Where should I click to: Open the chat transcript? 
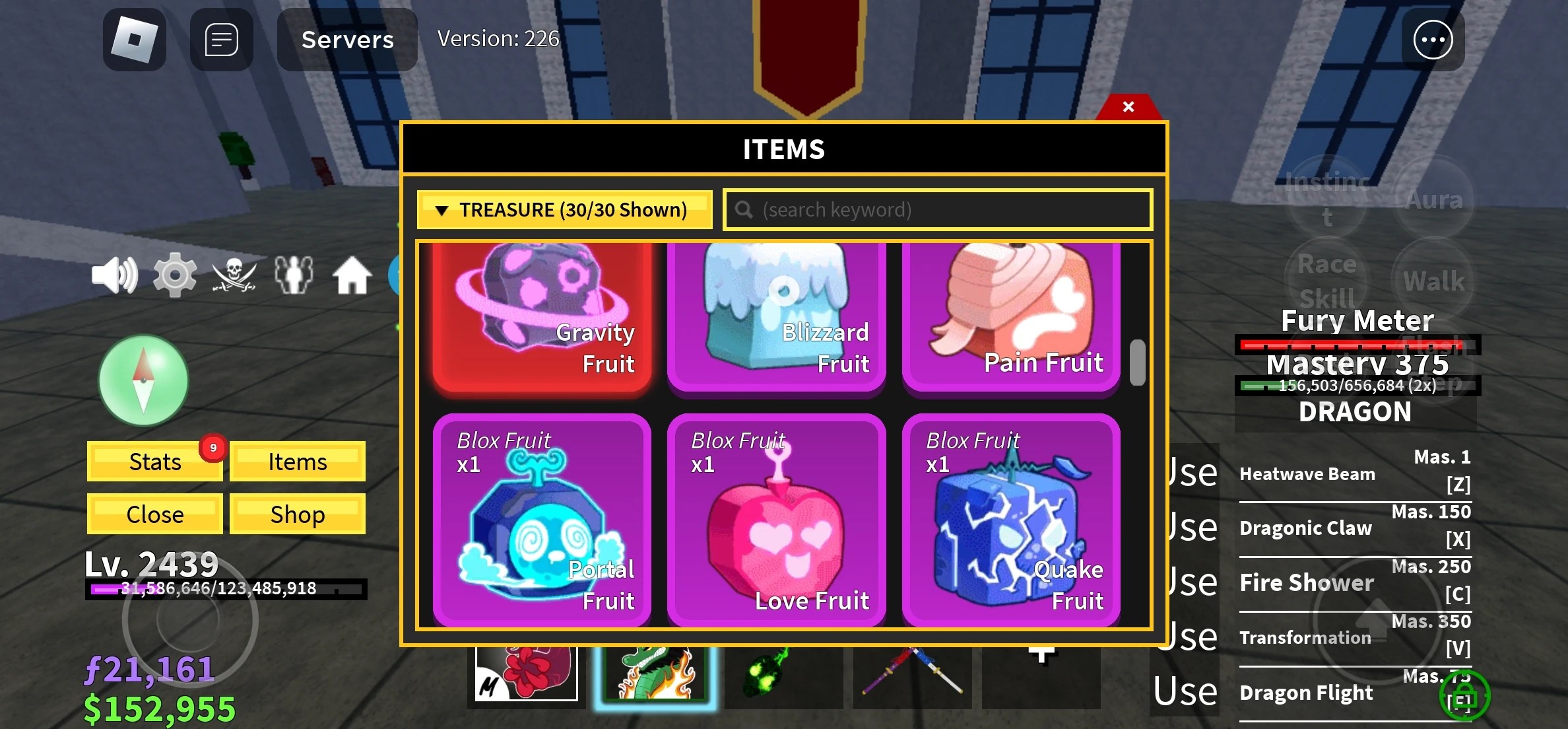coord(220,40)
